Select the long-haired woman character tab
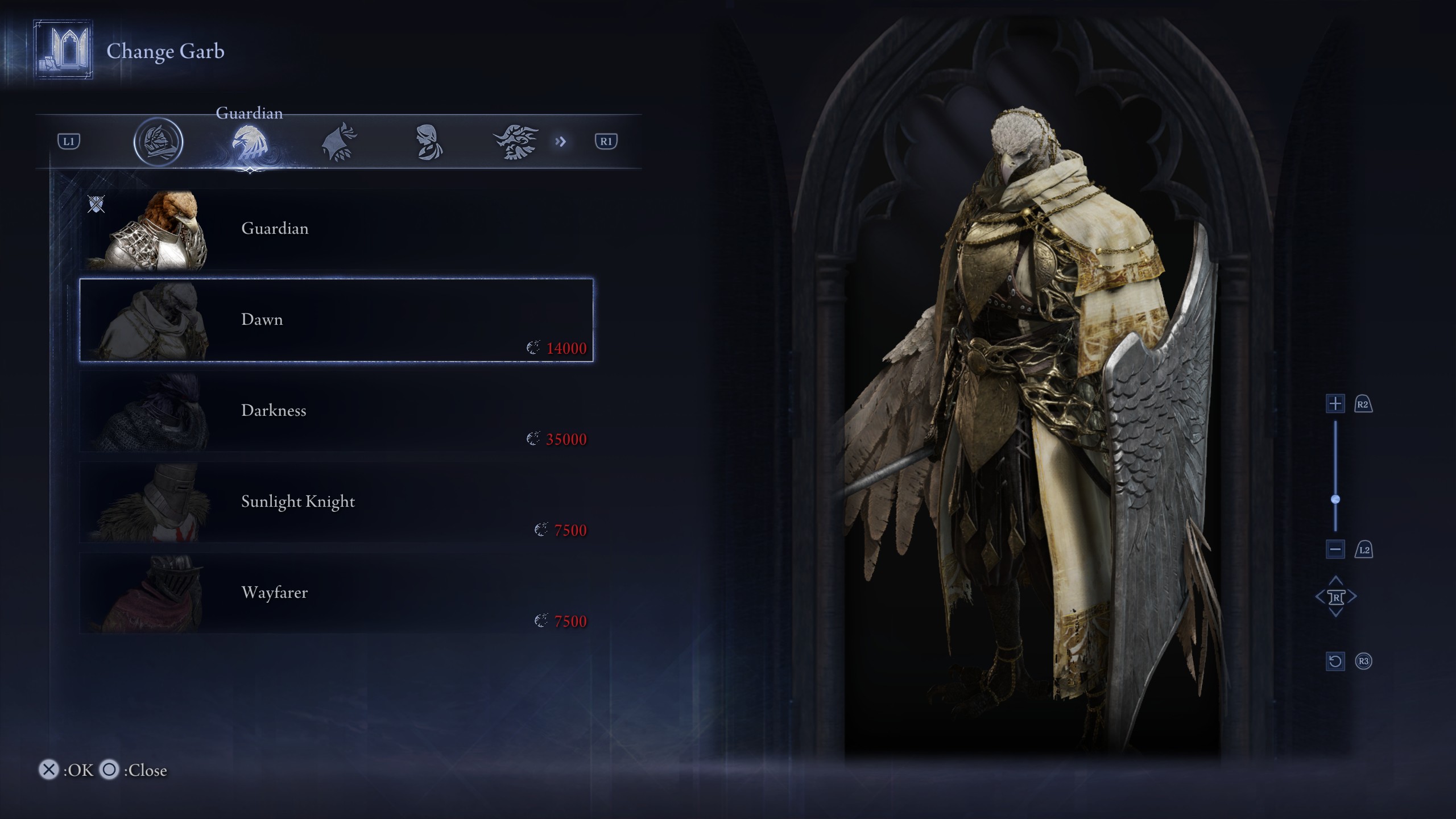 tap(428, 142)
